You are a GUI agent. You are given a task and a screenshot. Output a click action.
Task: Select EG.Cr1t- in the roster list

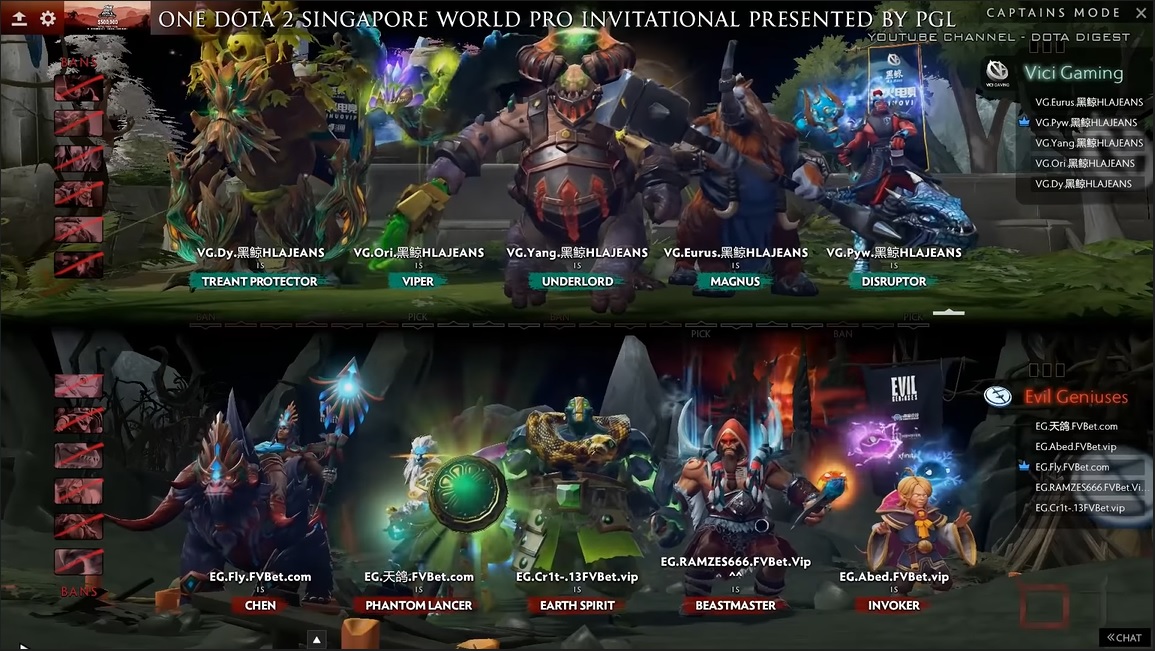coord(1079,508)
